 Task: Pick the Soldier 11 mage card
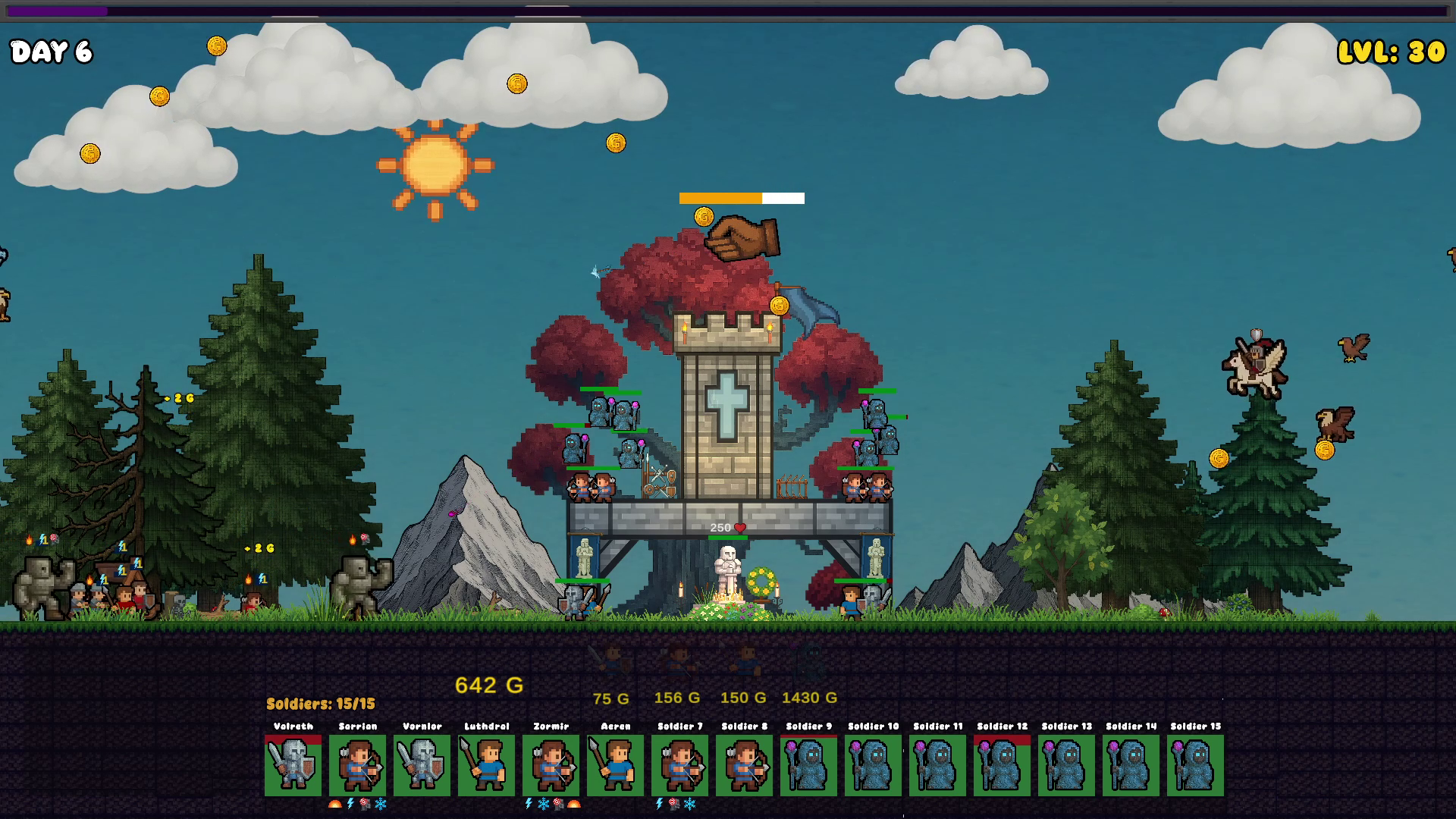point(938,764)
